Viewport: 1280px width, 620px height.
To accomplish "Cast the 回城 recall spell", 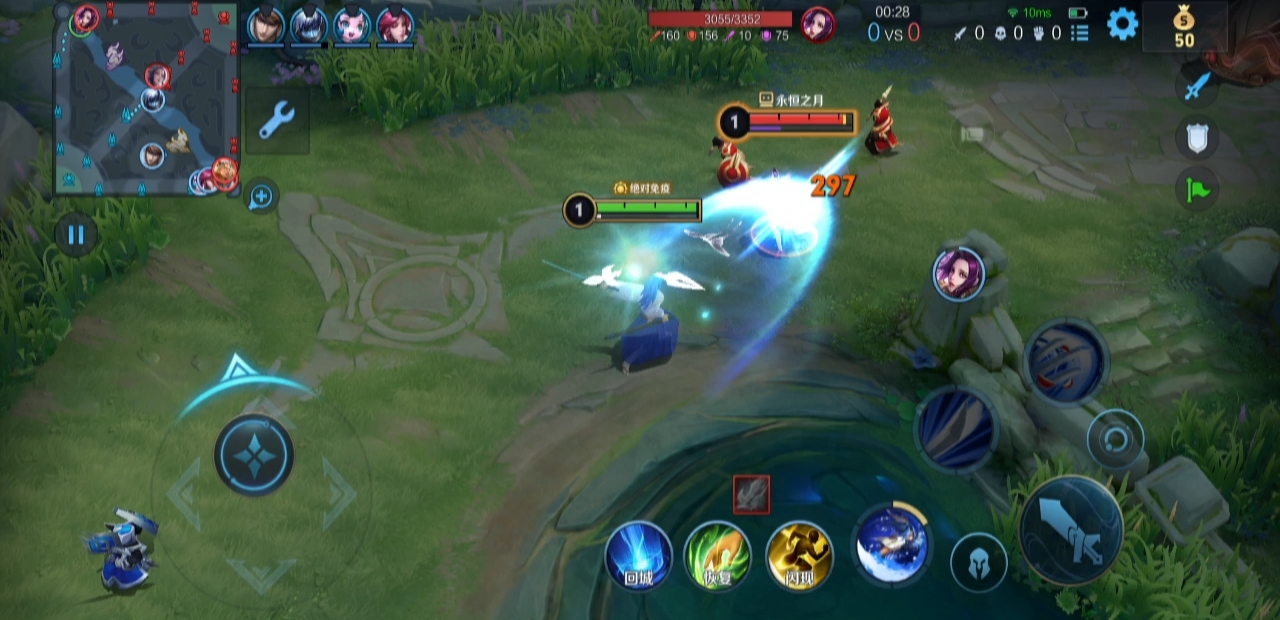I will tap(638, 555).
